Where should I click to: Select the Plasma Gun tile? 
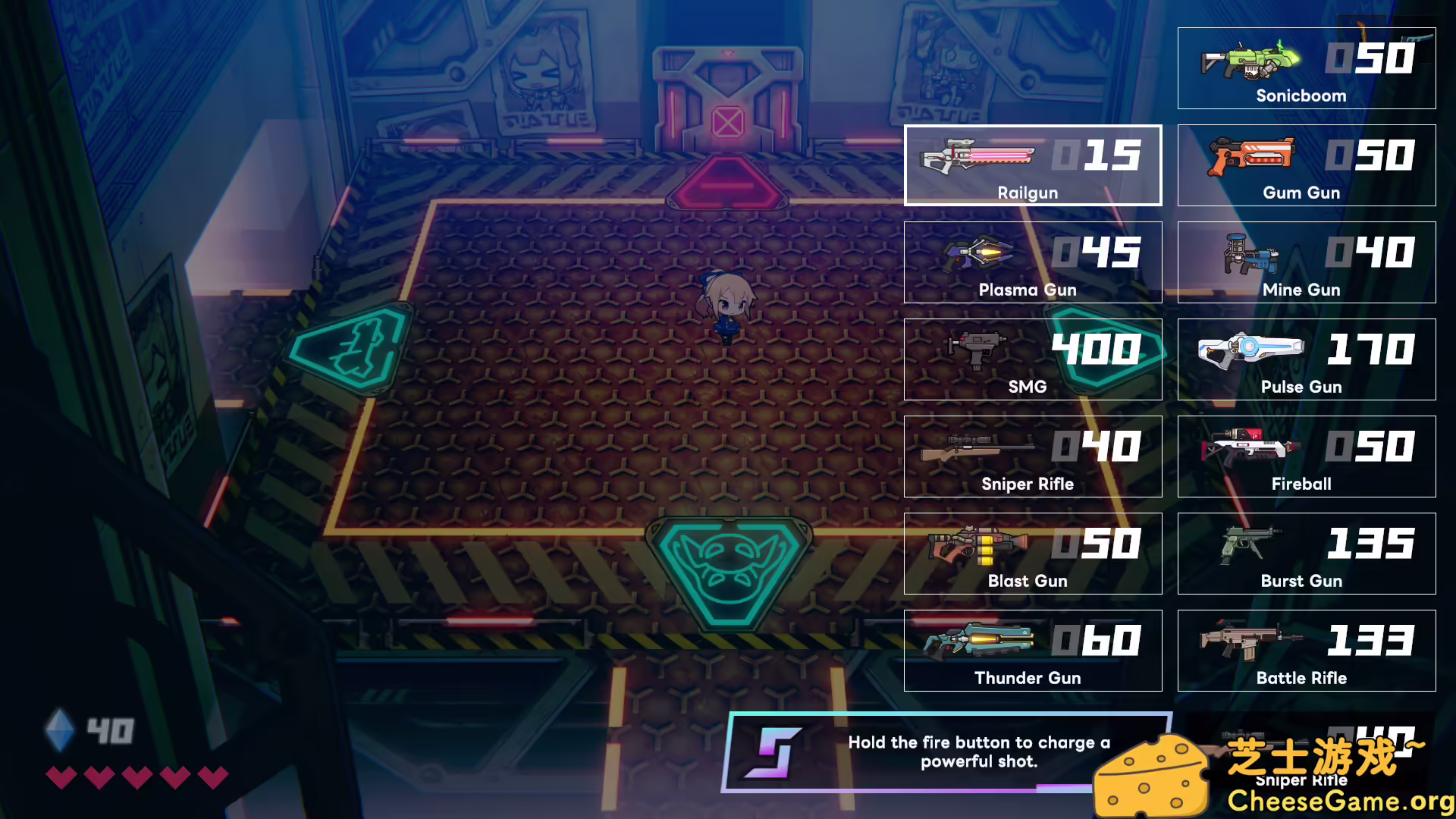pyautogui.click(x=1032, y=262)
